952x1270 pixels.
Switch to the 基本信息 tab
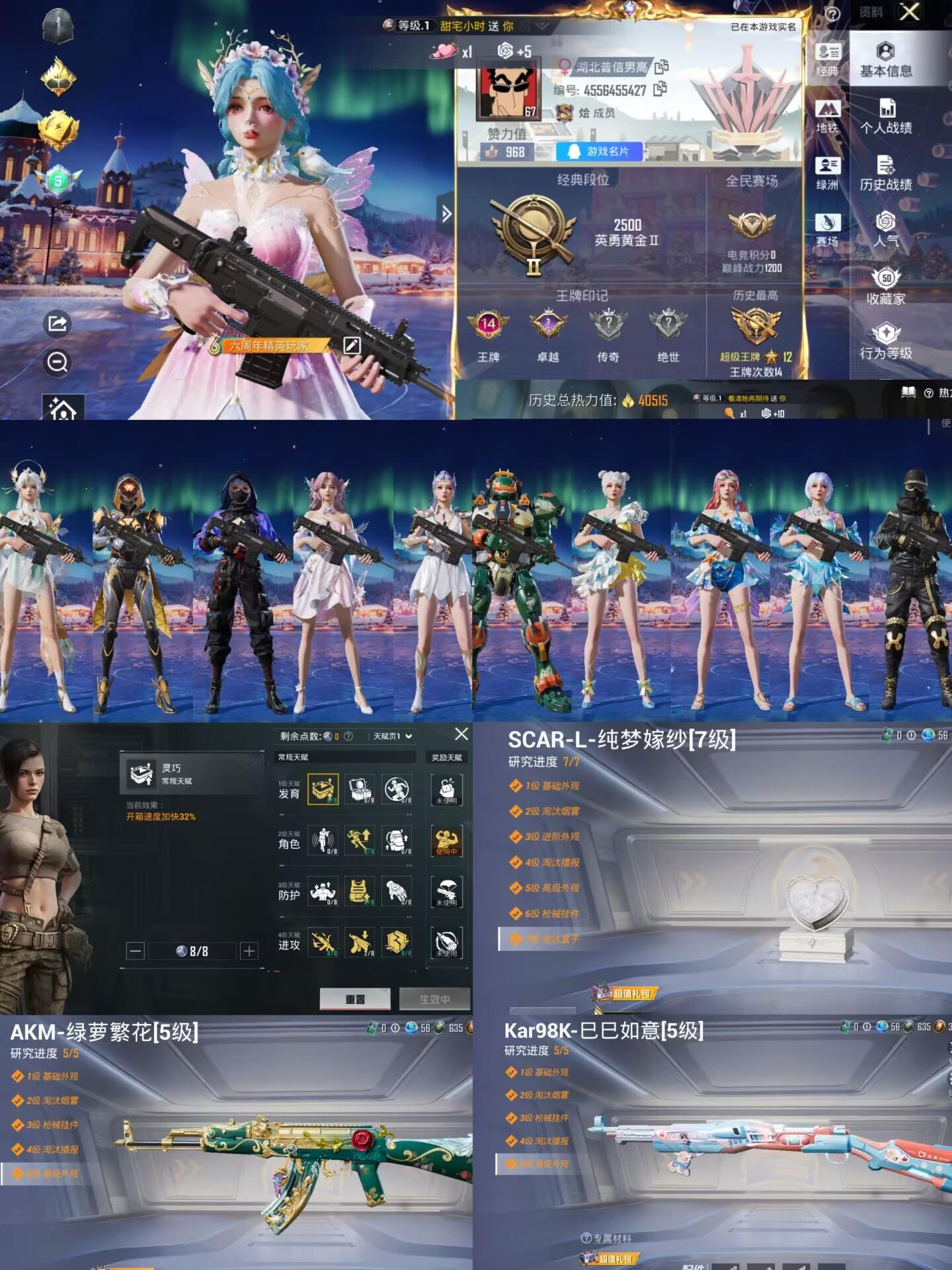coord(885,60)
